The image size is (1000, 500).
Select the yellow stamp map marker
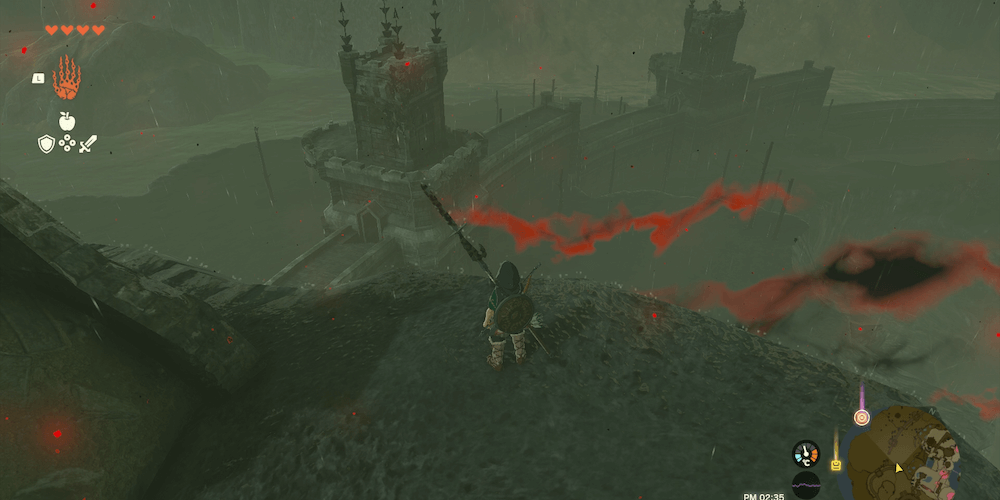(x=836, y=464)
